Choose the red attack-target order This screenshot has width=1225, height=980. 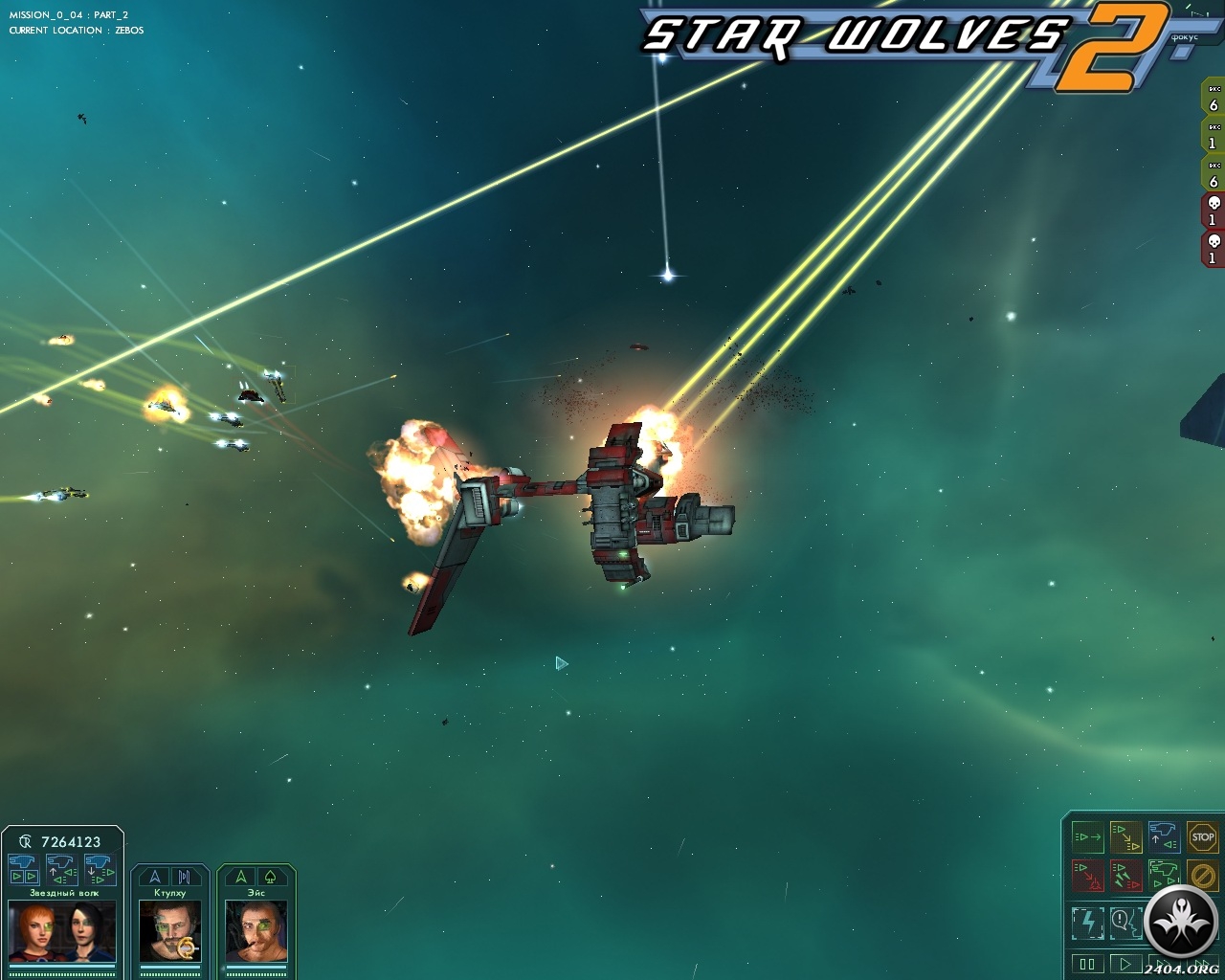1088,875
